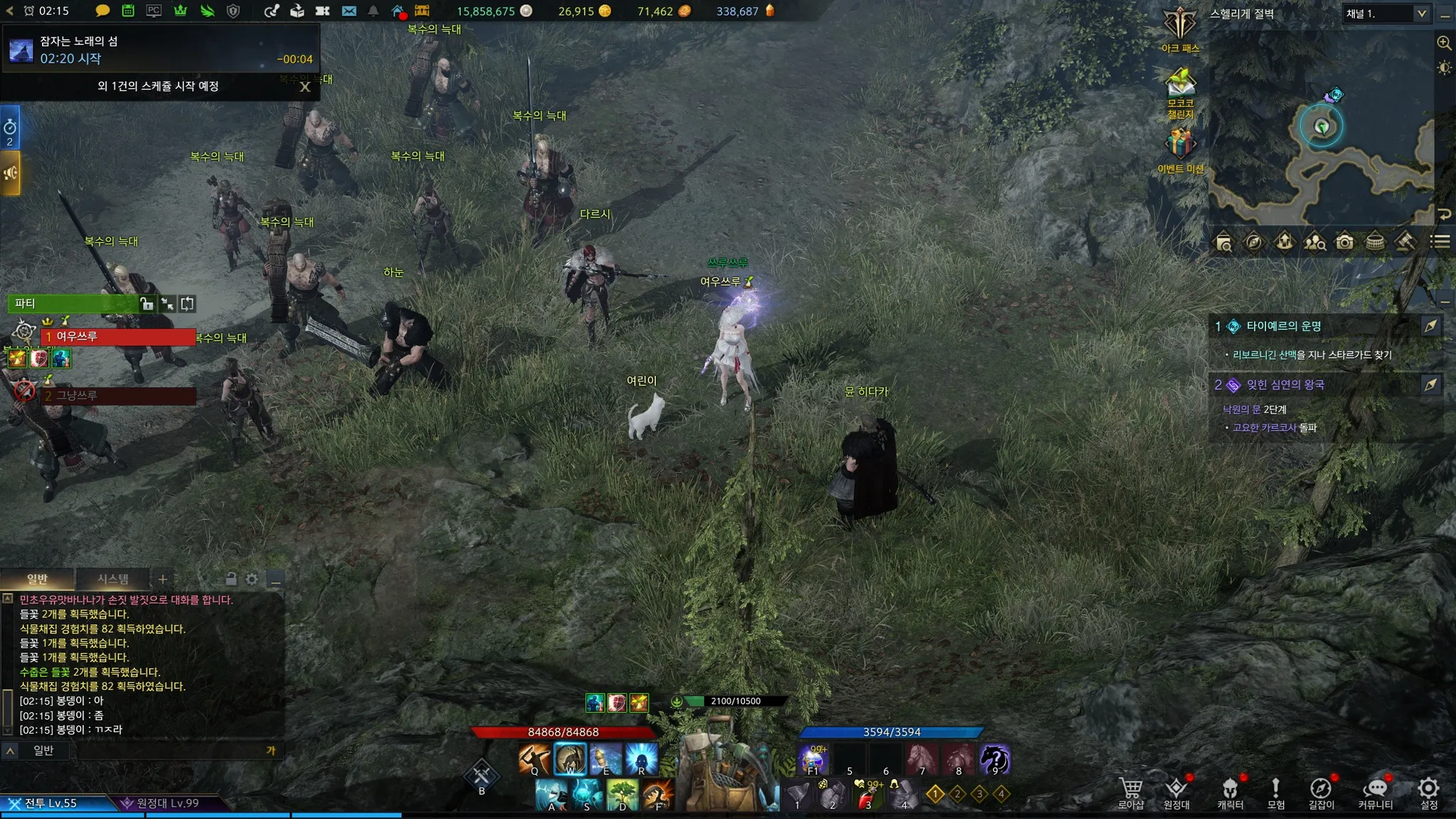This screenshot has height=819, width=1456.
Task: Open the 로아샵 shop menu
Action: [1130, 793]
